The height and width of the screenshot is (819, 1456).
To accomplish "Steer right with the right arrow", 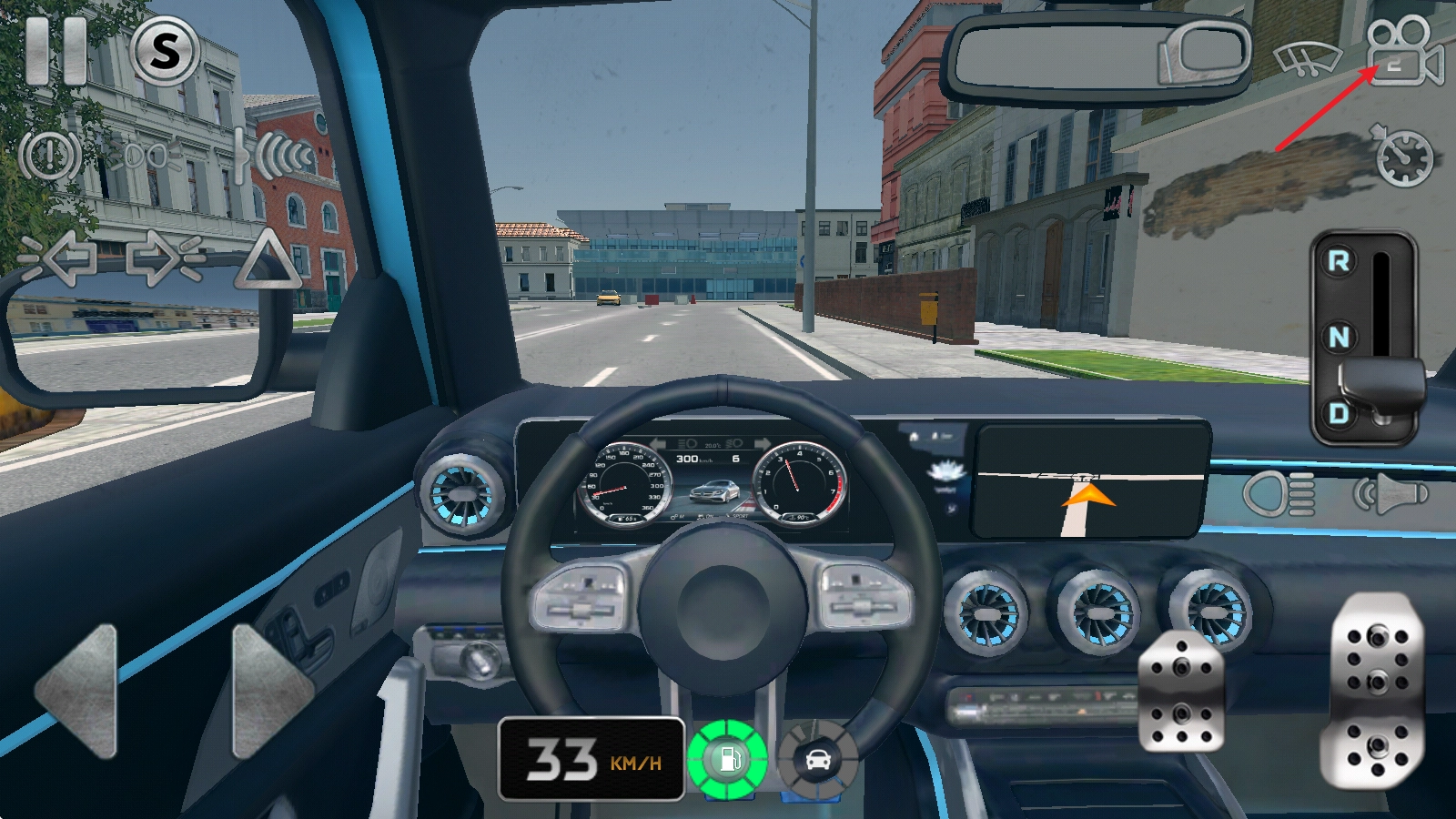I will 270,692.
